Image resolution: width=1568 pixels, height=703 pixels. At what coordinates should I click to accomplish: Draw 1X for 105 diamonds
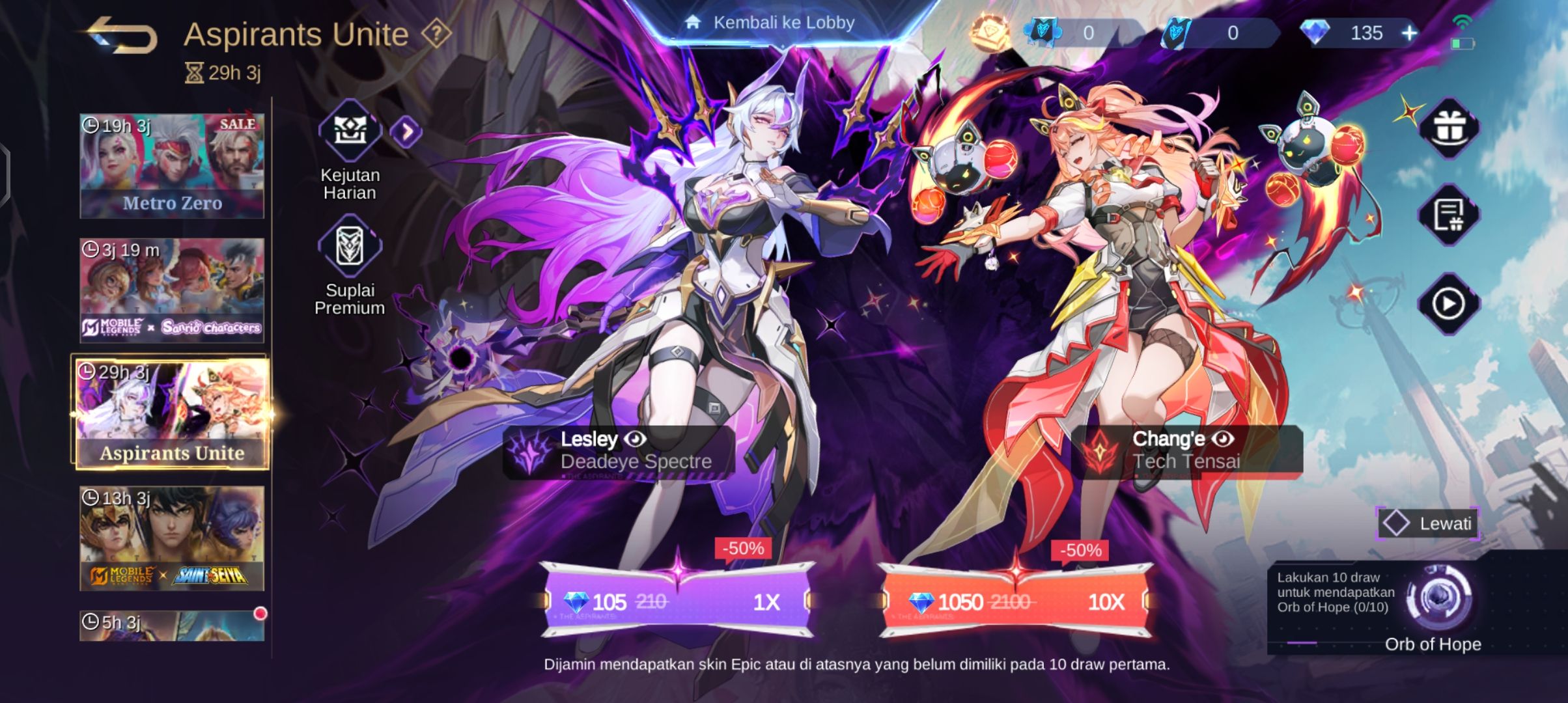677,601
